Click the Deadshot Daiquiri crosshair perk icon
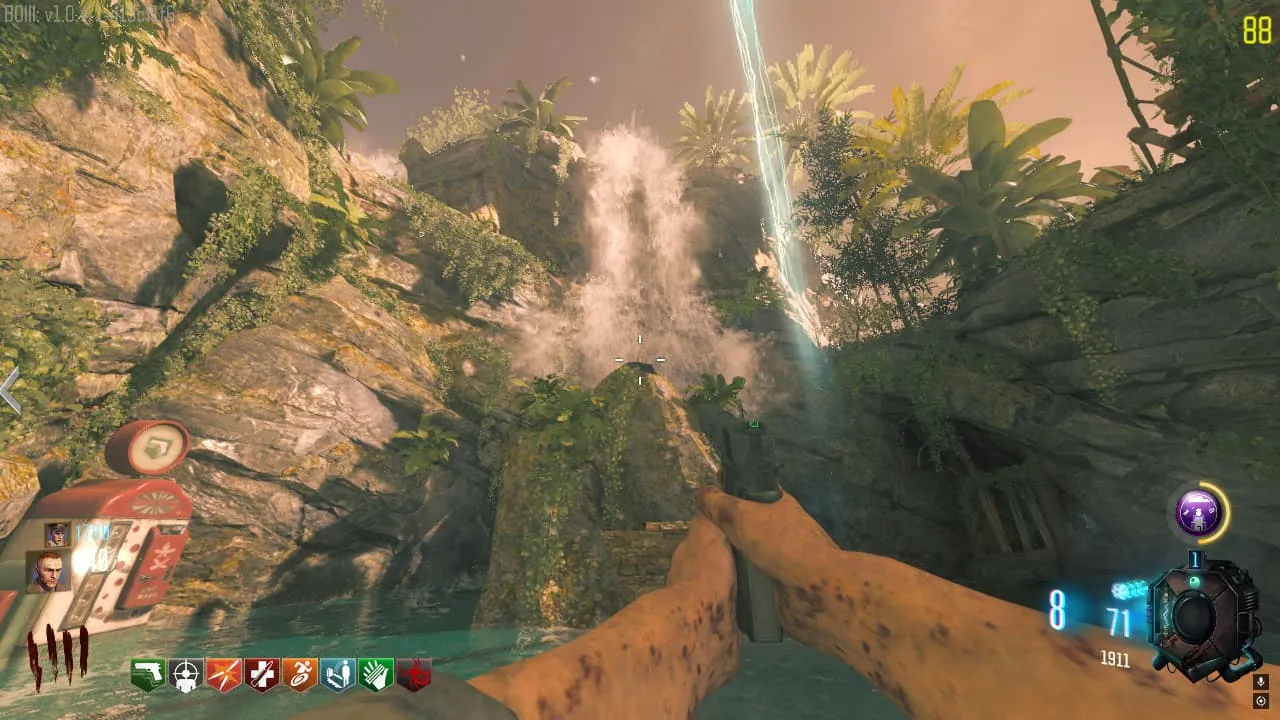 pyautogui.click(x=186, y=674)
